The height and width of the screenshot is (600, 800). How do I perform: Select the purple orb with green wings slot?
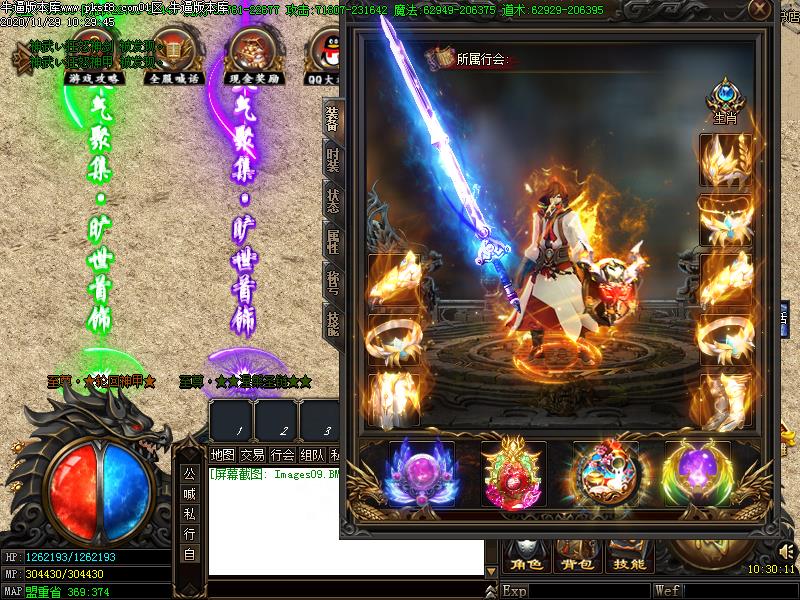point(697,473)
